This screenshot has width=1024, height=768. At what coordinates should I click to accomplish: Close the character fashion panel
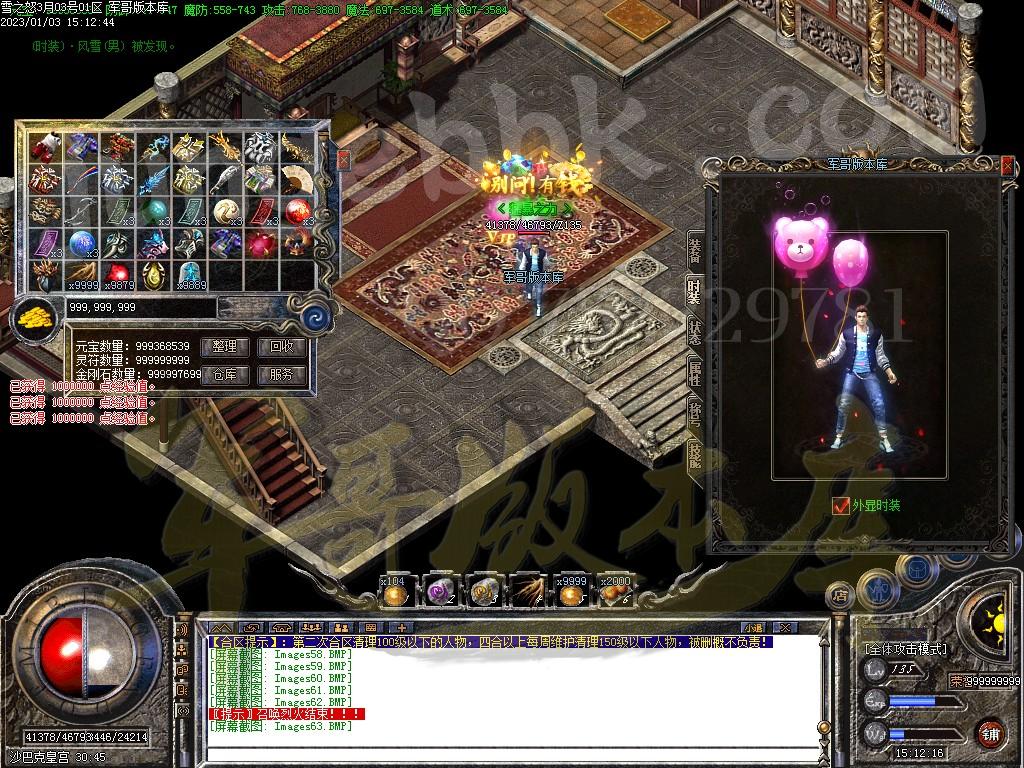point(1007,164)
